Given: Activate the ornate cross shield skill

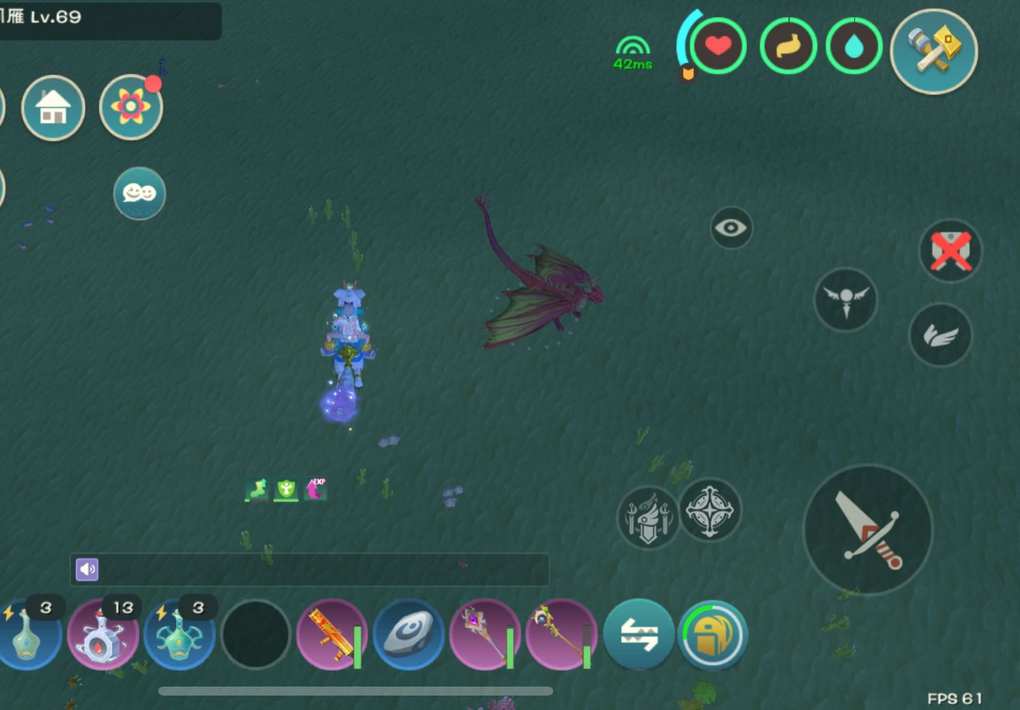Looking at the screenshot, I should click(x=710, y=510).
